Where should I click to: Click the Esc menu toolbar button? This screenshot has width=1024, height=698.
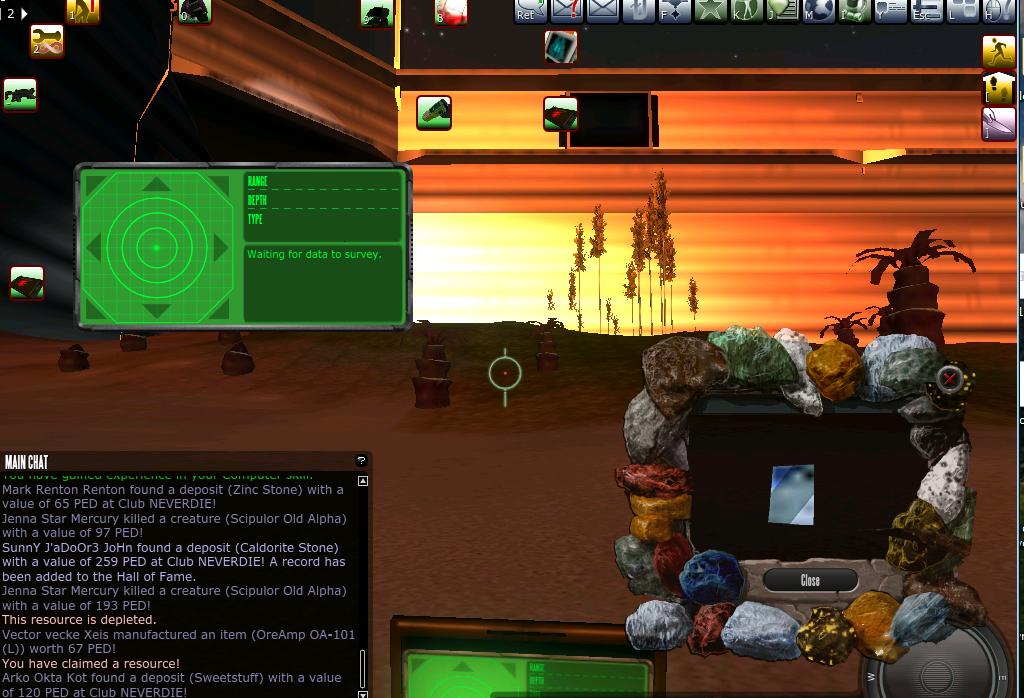pos(927,10)
